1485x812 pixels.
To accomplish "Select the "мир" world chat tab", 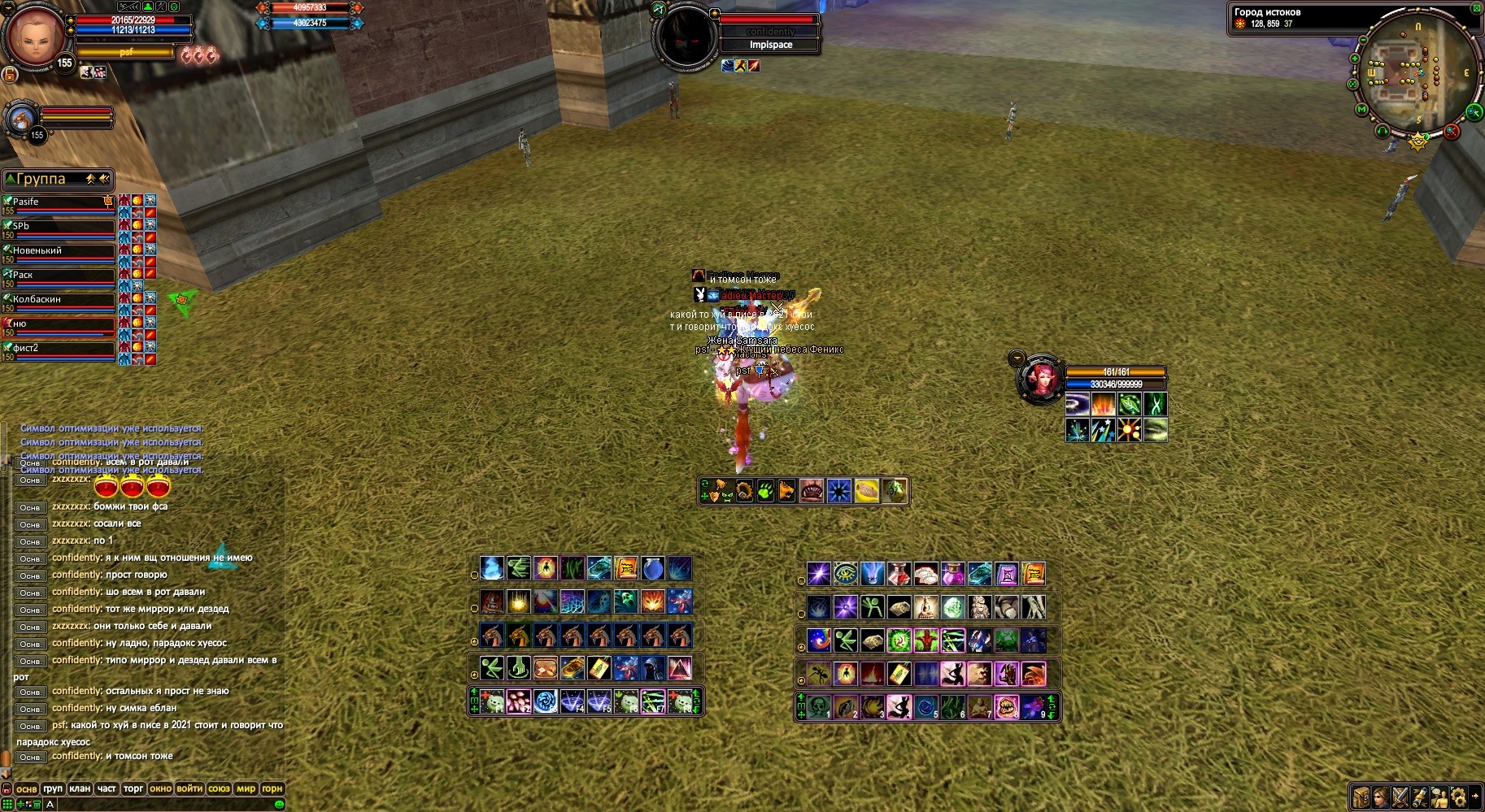I will pyautogui.click(x=246, y=788).
